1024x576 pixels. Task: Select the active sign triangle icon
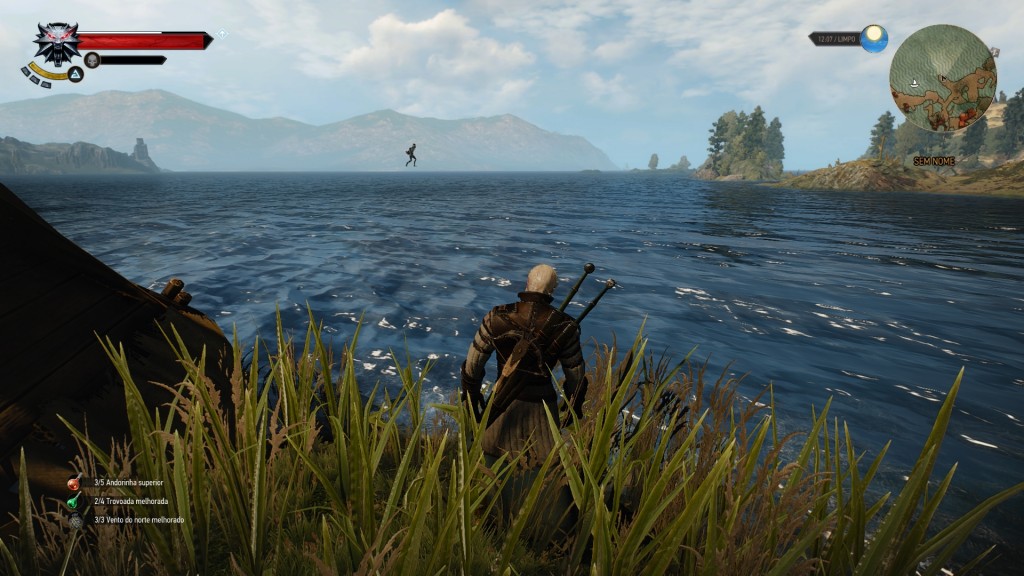click(x=76, y=74)
